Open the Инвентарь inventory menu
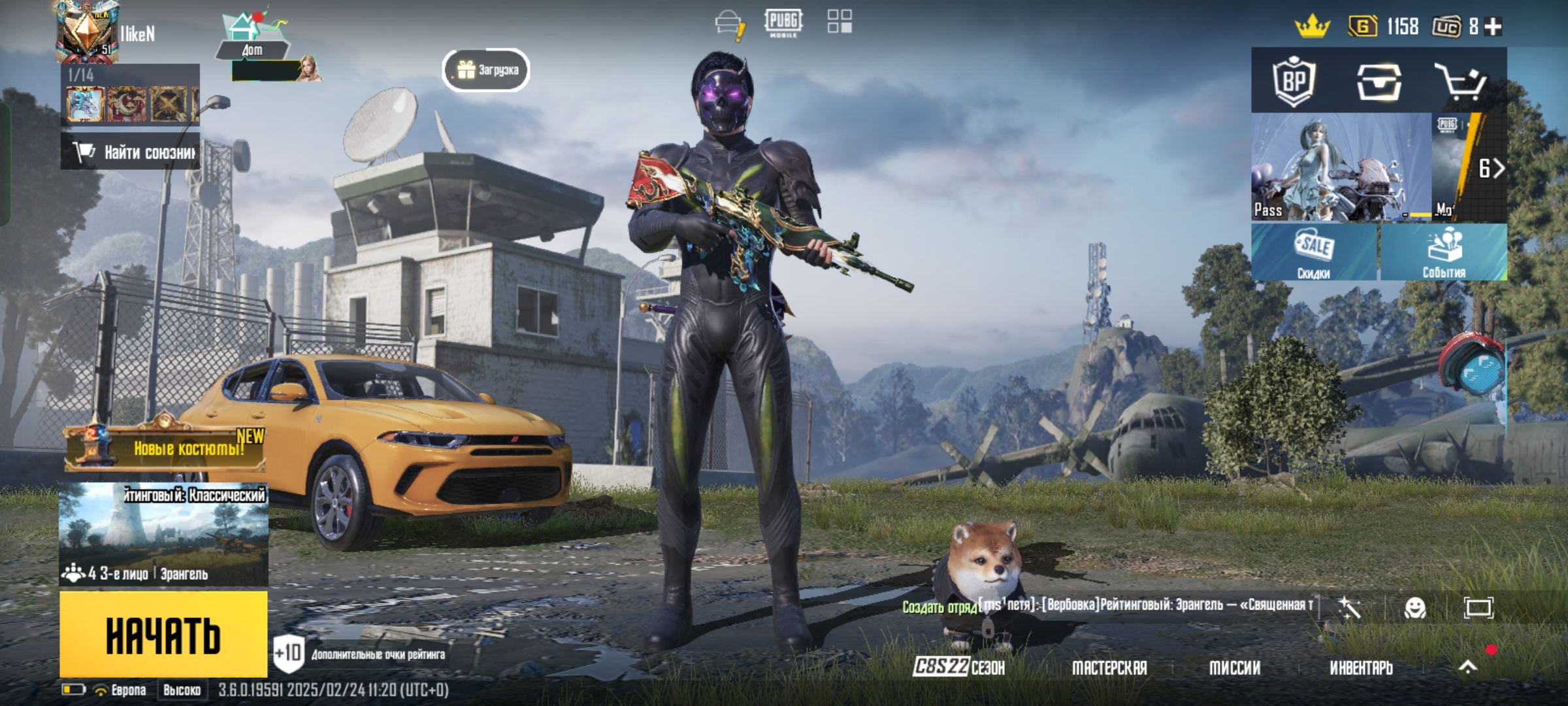The width and height of the screenshot is (1568, 706). click(1362, 667)
